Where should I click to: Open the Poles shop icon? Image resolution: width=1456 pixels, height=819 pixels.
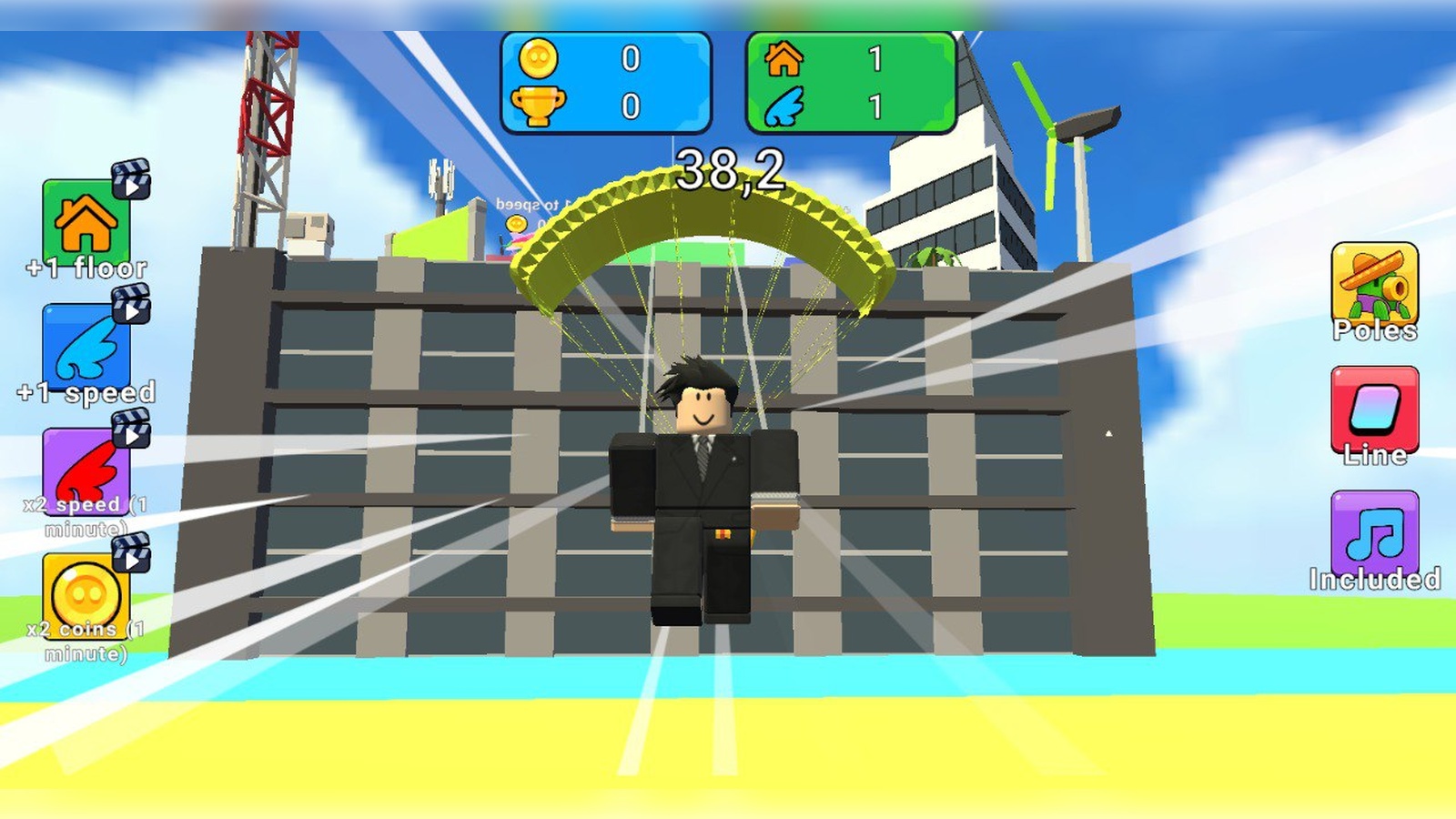click(x=1374, y=282)
